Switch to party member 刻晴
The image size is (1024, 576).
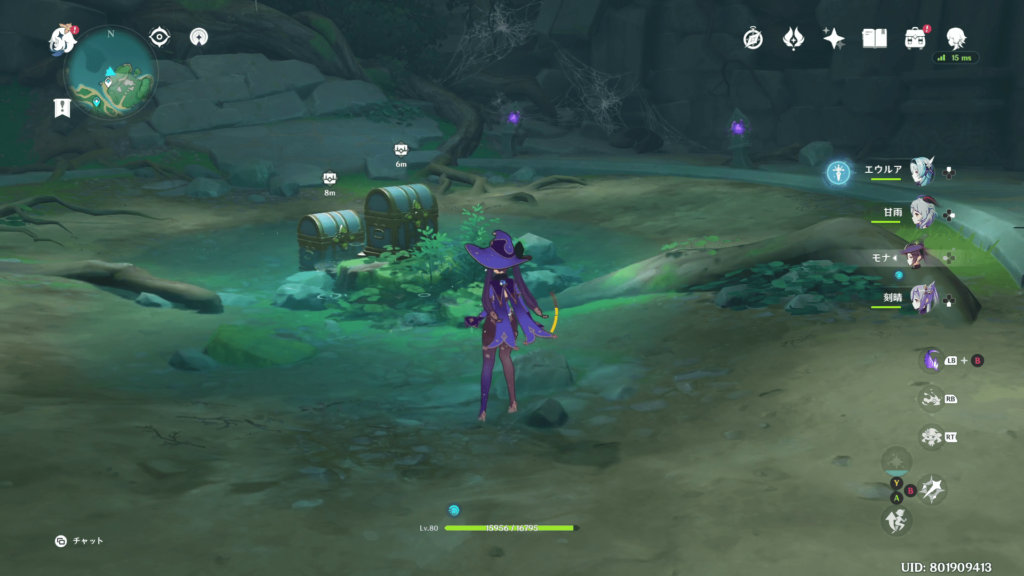coord(921,297)
